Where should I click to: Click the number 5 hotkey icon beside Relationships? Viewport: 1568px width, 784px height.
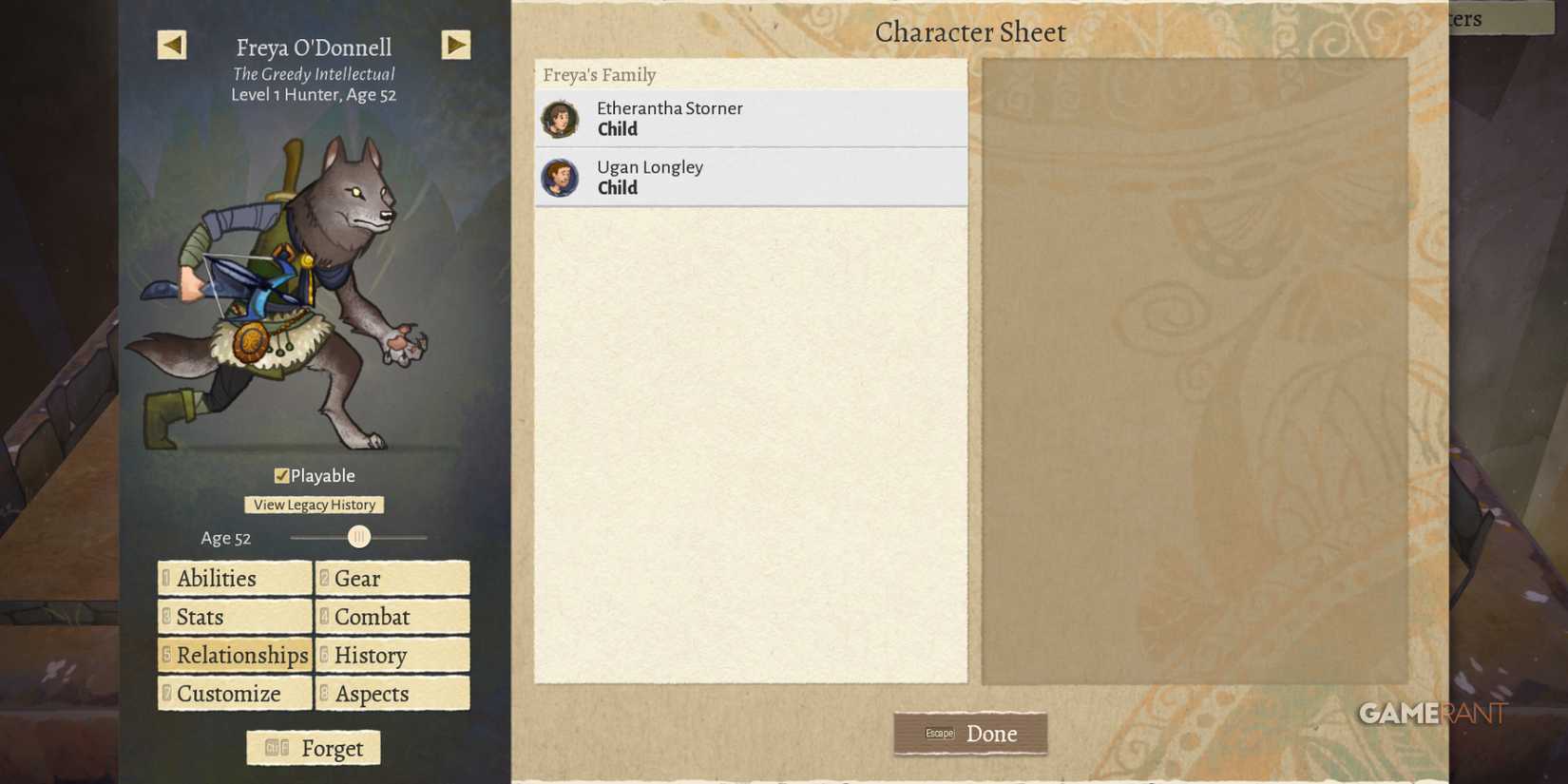coord(165,655)
